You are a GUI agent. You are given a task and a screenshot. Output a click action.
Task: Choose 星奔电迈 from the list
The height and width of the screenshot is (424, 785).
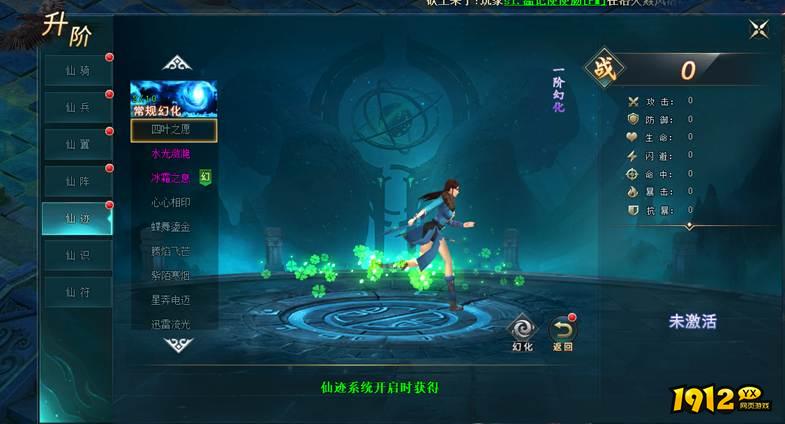tap(170, 299)
